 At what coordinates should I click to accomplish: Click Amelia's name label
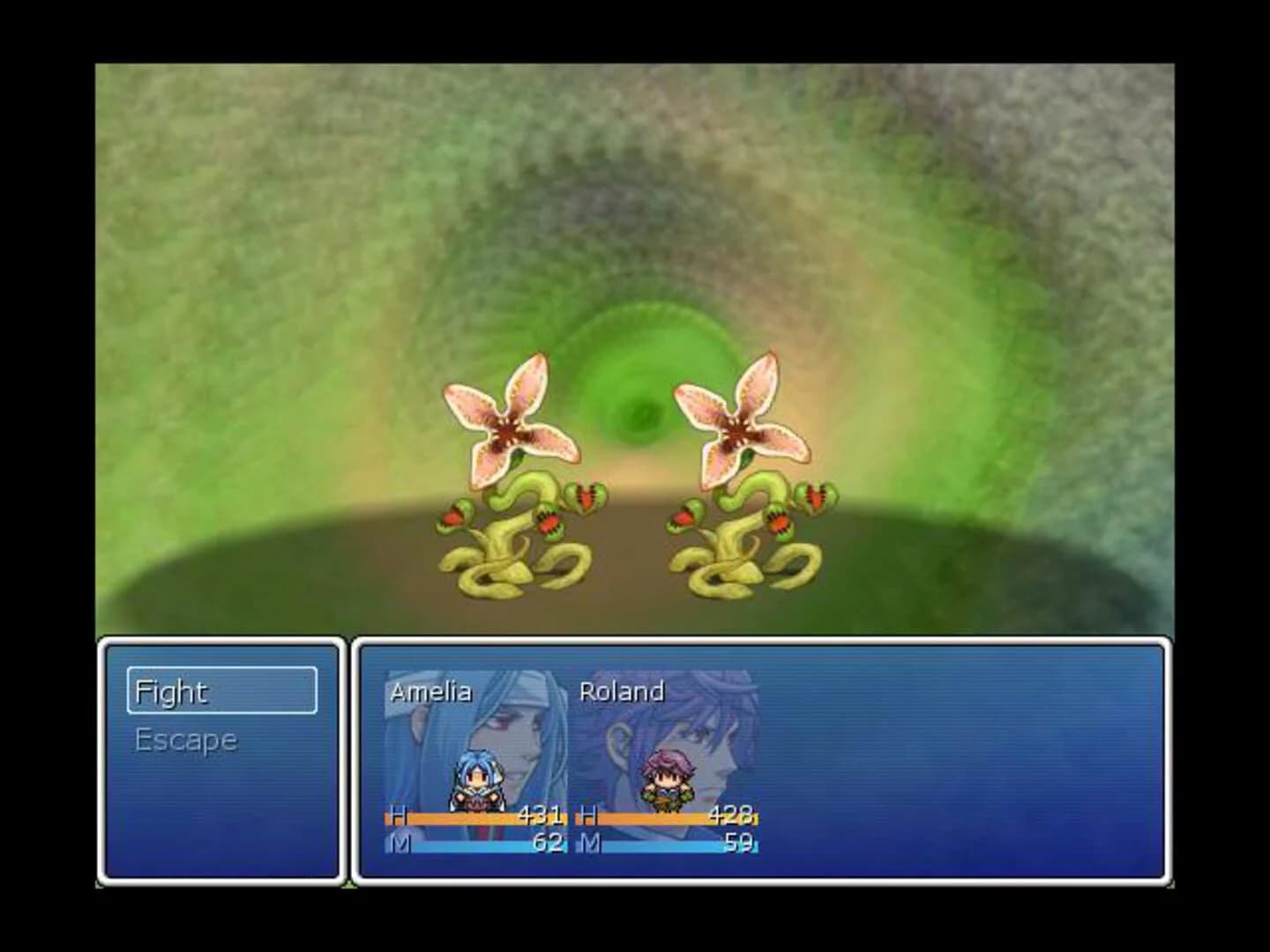(x=433, y=692)
